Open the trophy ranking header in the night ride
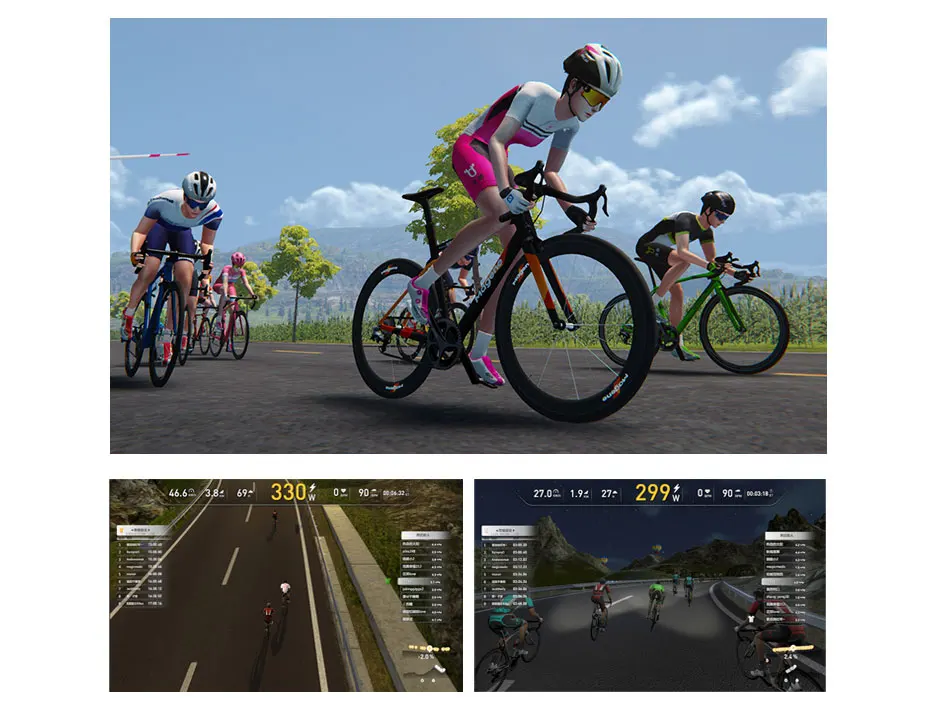Image resolution: width=950 pixels, height=709 pixels. pos(506,531)
